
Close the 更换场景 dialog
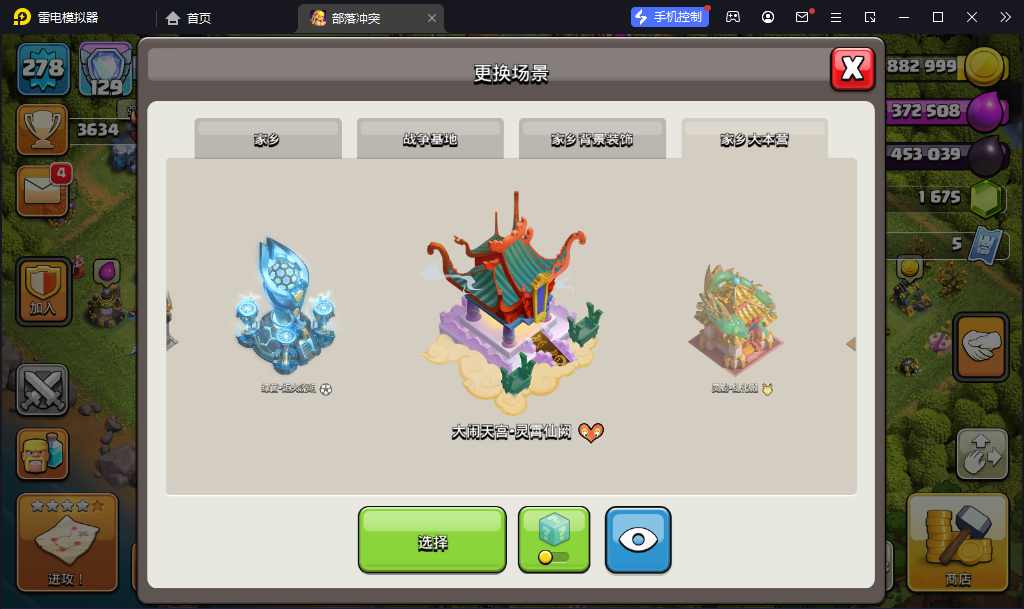[852, 68]
